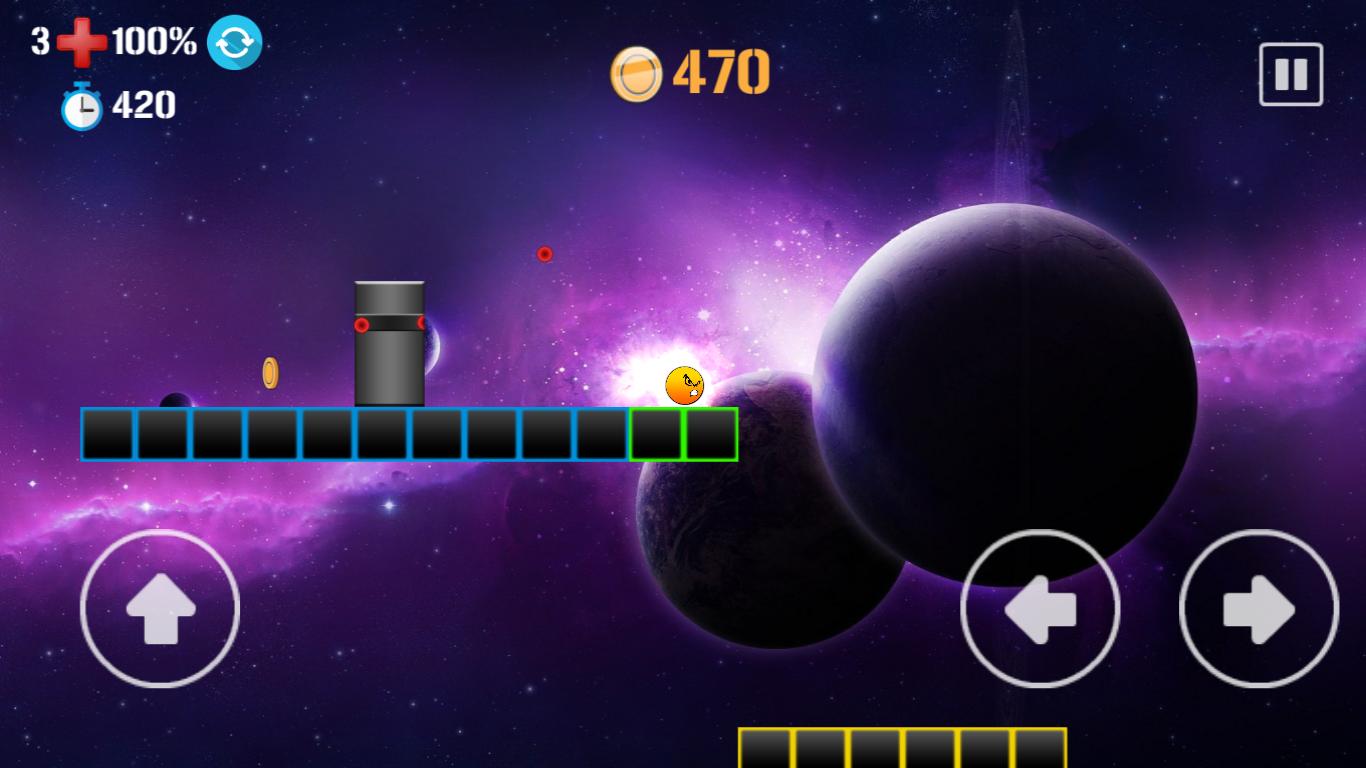The height and width of the screenshot is (768, 1366).
Task: Click the blue circular refresh icon
Action: tap(235, 43)
